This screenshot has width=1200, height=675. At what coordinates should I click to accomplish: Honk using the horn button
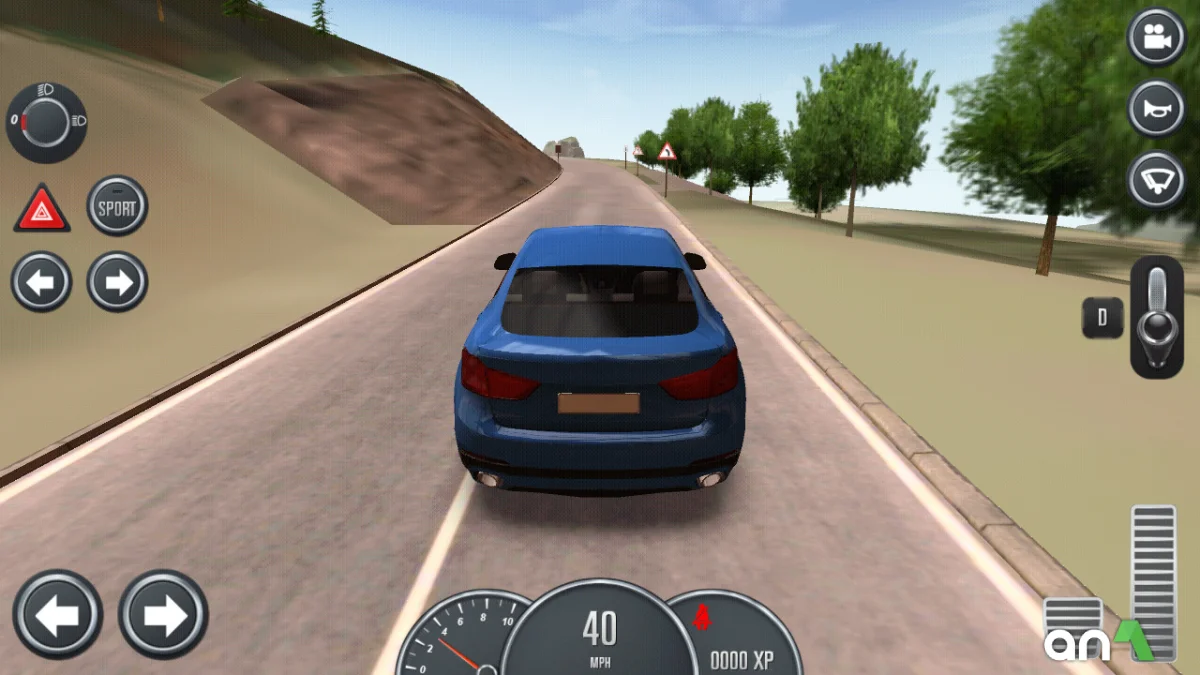1157,108
